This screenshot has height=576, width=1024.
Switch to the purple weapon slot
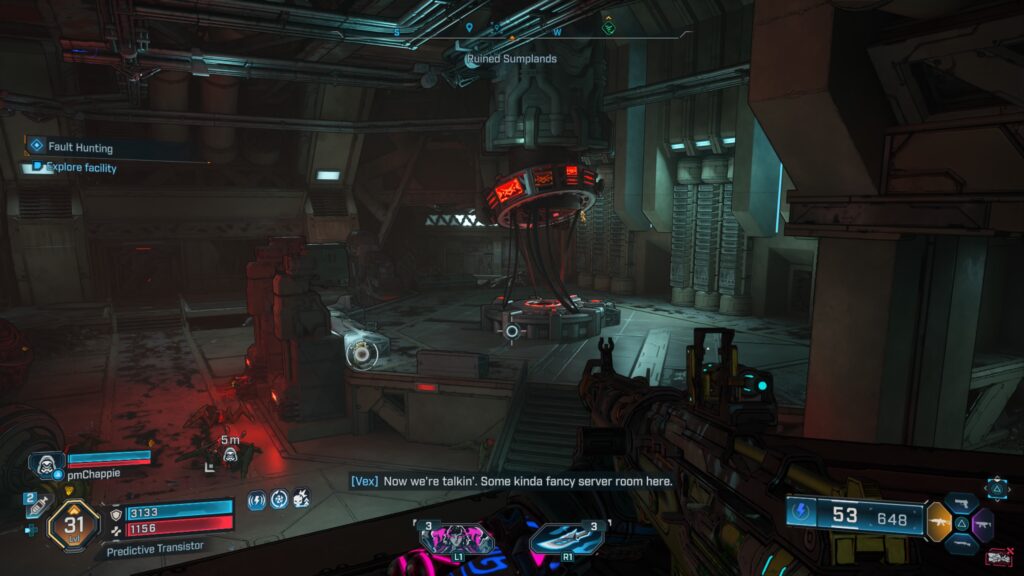(981, 522)
